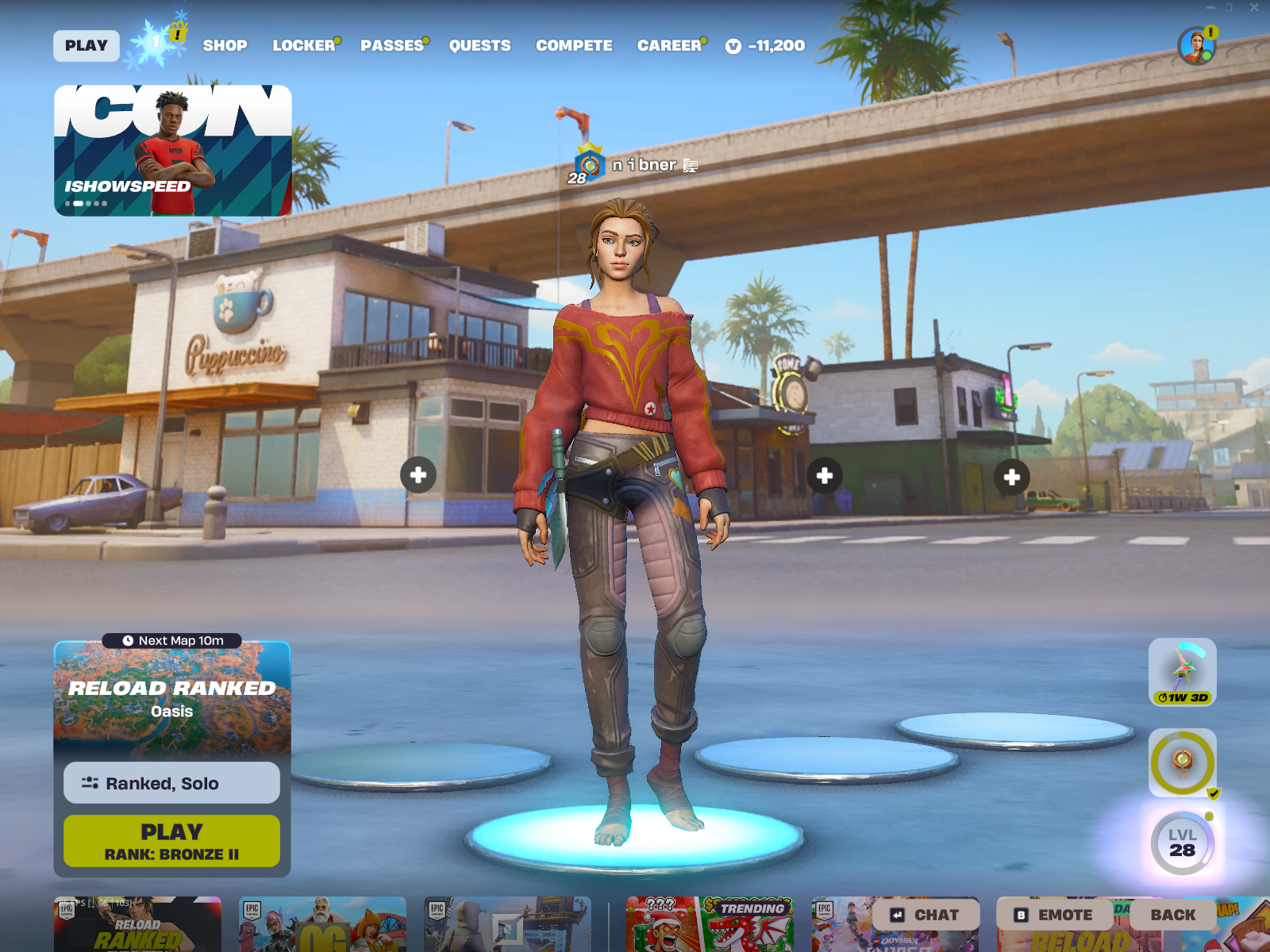Start the match with the yellow Play button
1270x952 pixels.
coord(172,841)
